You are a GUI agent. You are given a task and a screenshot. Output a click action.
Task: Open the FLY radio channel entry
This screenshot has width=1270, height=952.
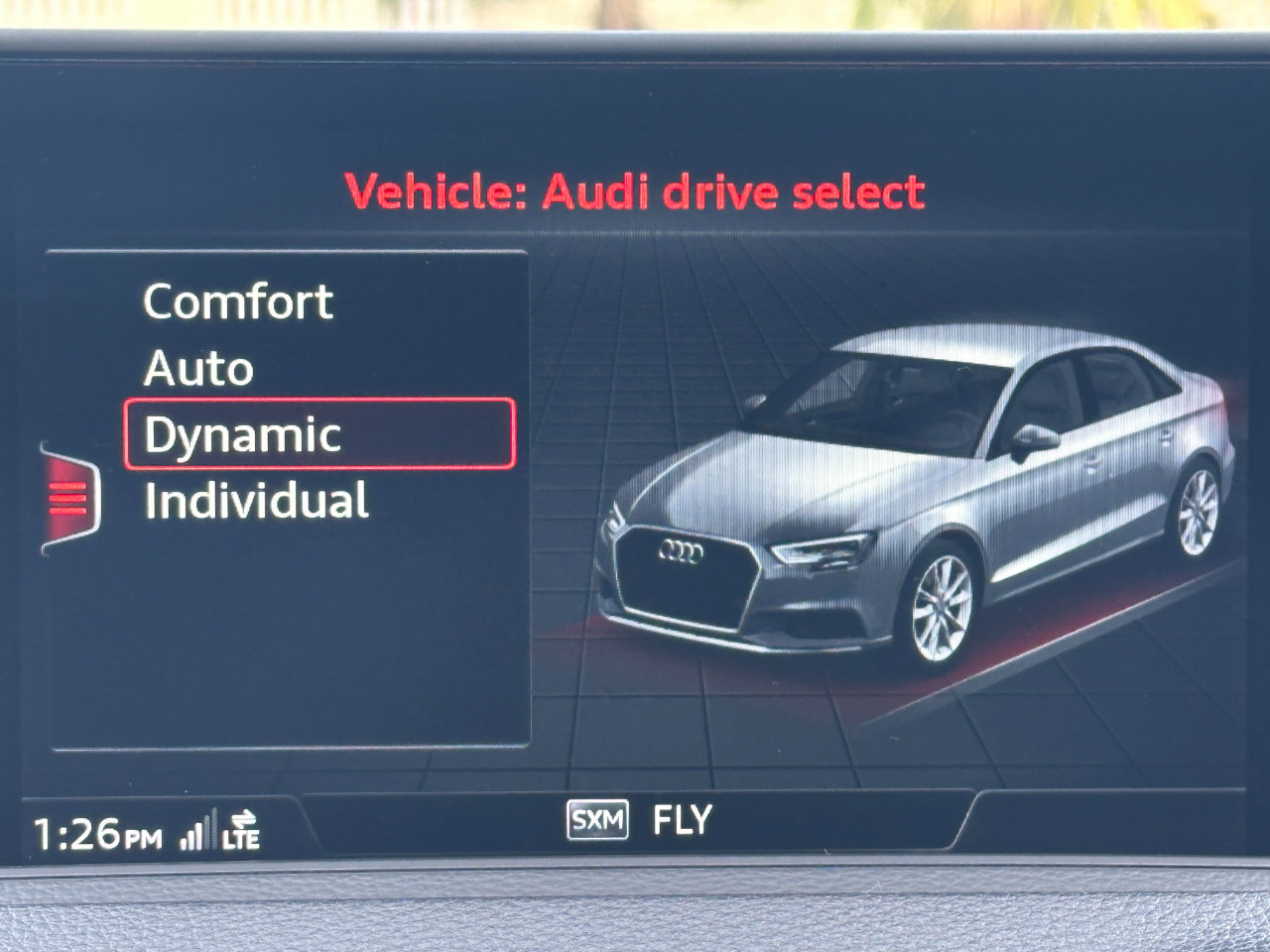tap(681, 819)
